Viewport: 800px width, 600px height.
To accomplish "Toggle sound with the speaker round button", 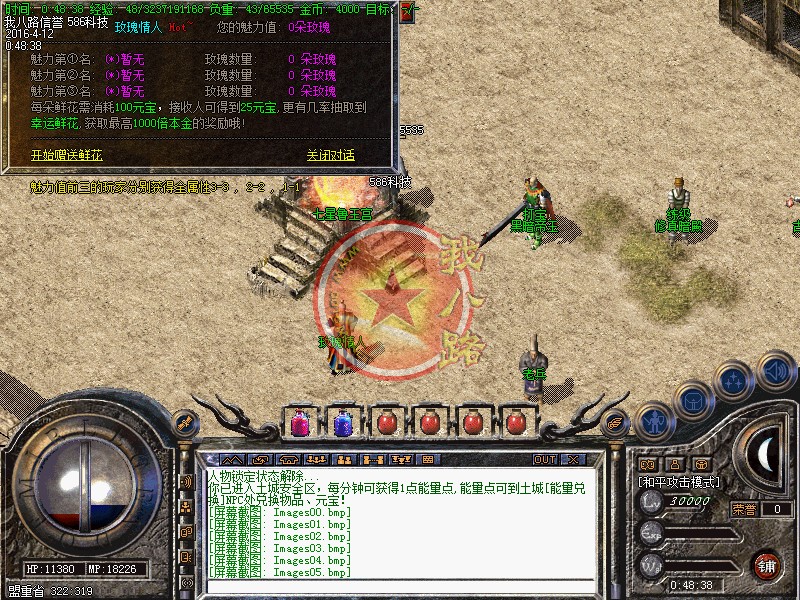I will pyautogui.click(x=775, y=369).
